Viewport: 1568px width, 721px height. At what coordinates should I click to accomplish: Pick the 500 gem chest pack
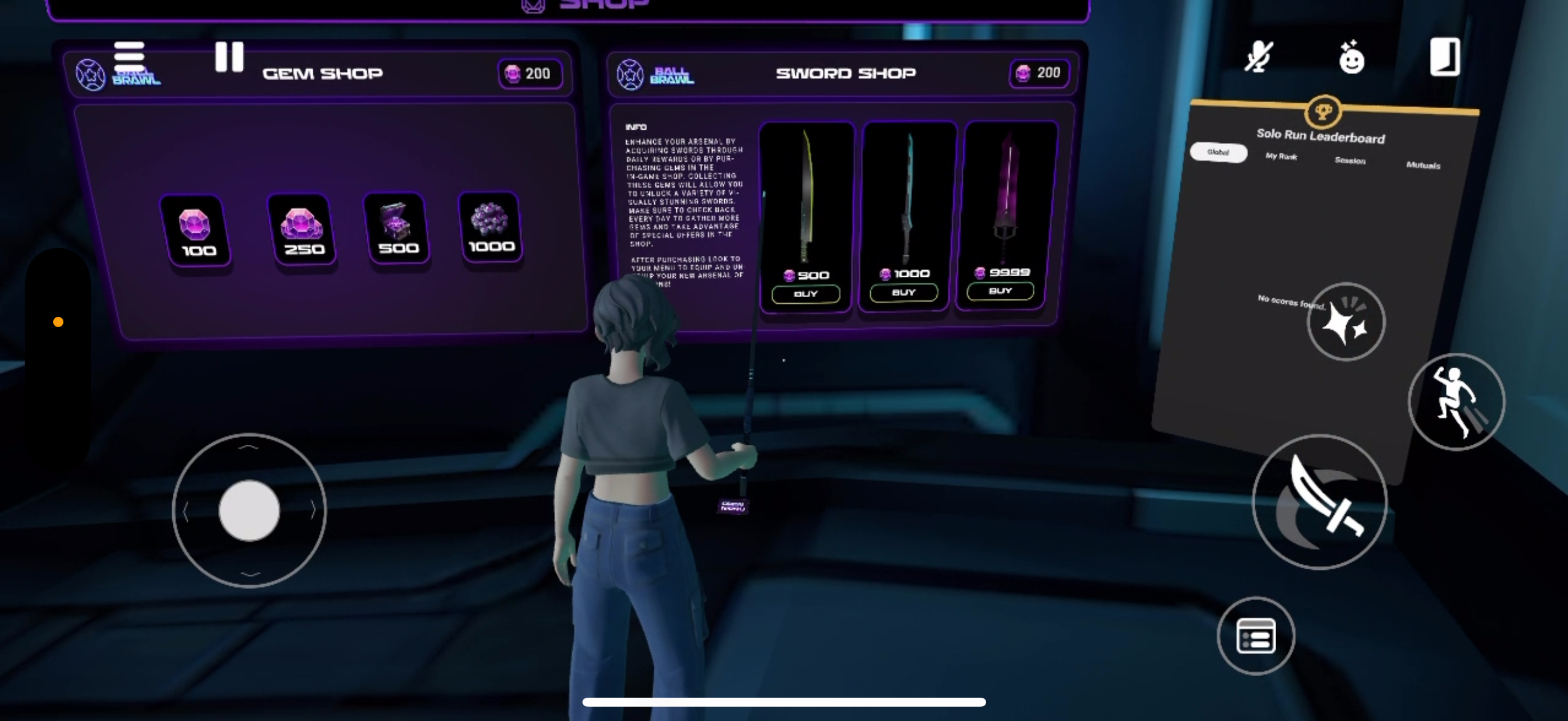tap(398, 228)
